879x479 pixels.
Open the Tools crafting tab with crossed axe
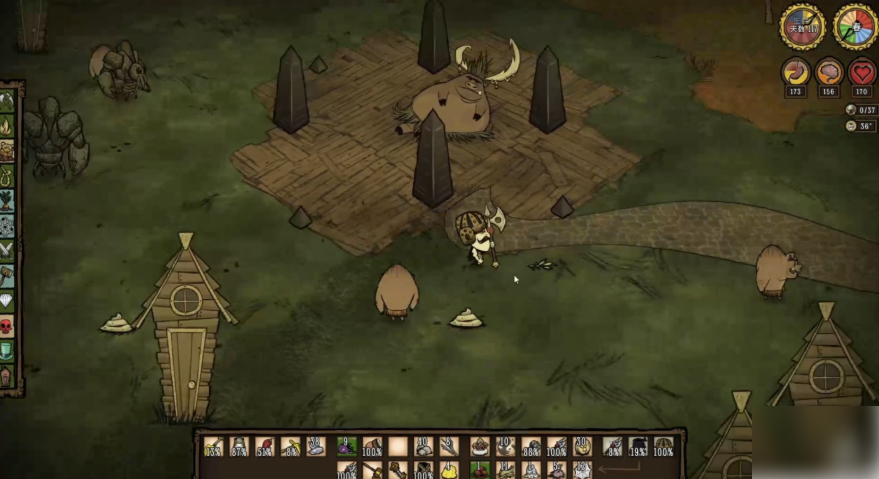point(8,102)
